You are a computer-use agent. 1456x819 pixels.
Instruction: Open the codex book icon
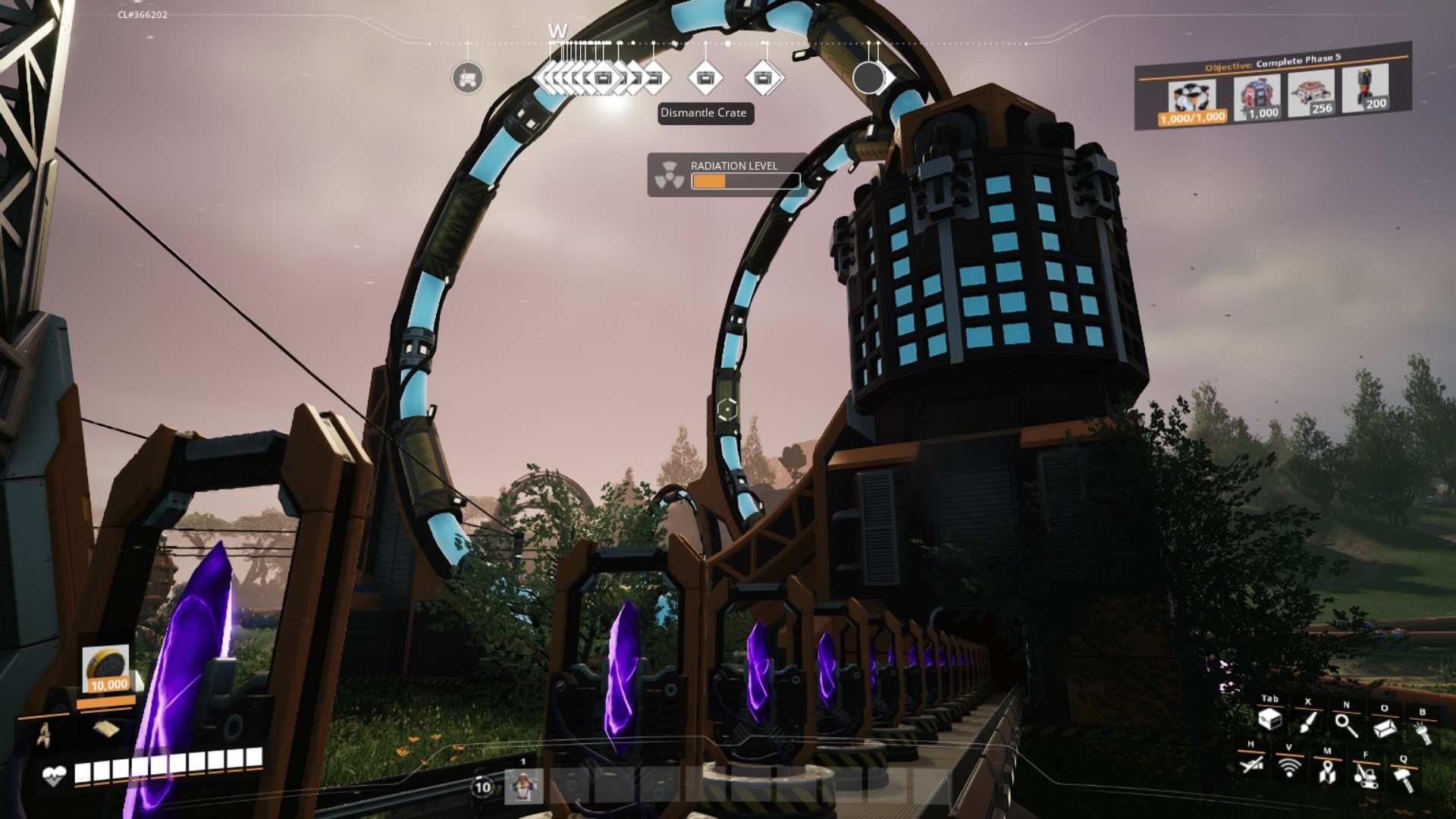tap(1384, 728)
